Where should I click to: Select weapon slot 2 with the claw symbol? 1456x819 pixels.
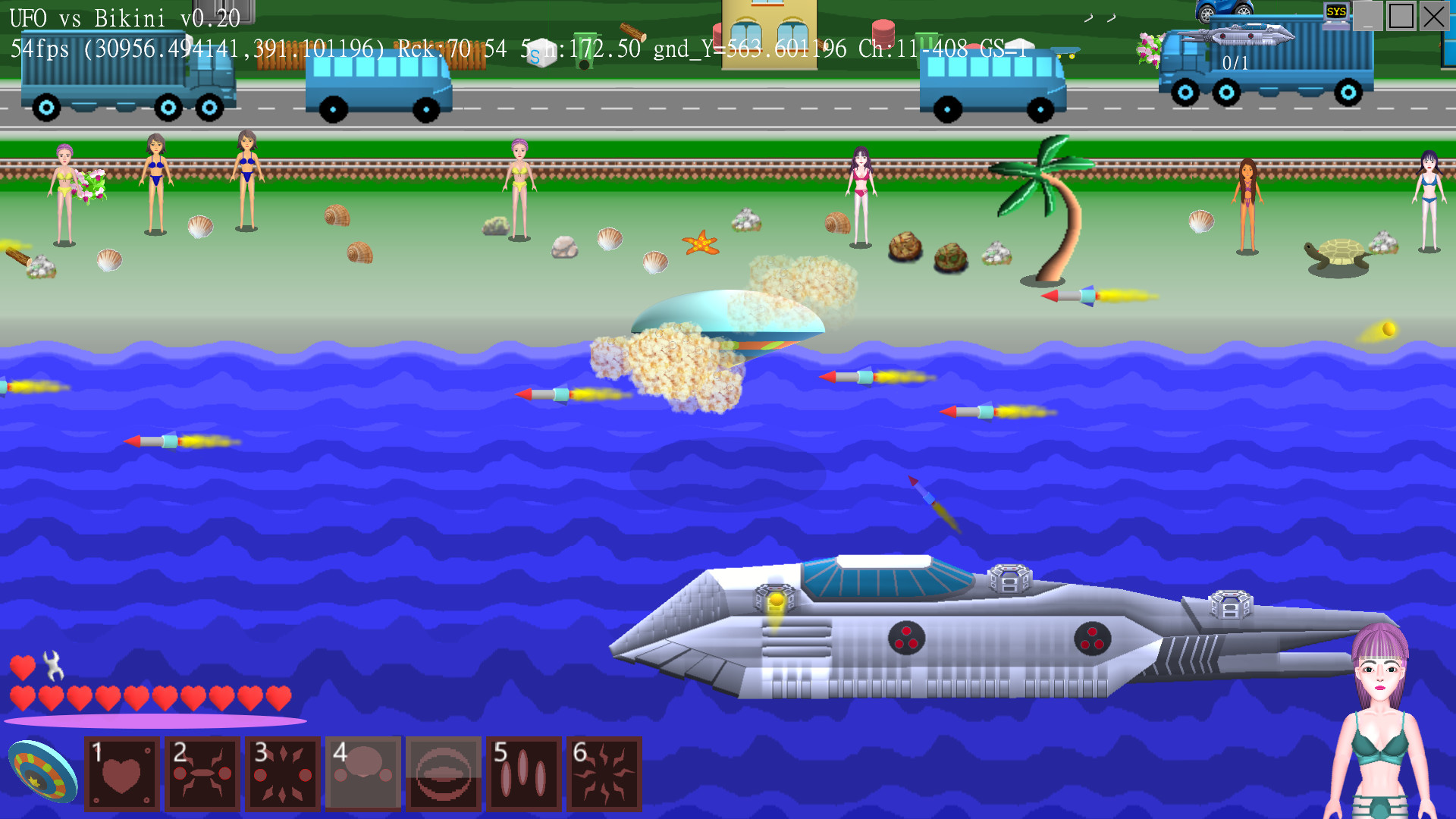coord(202,773)
